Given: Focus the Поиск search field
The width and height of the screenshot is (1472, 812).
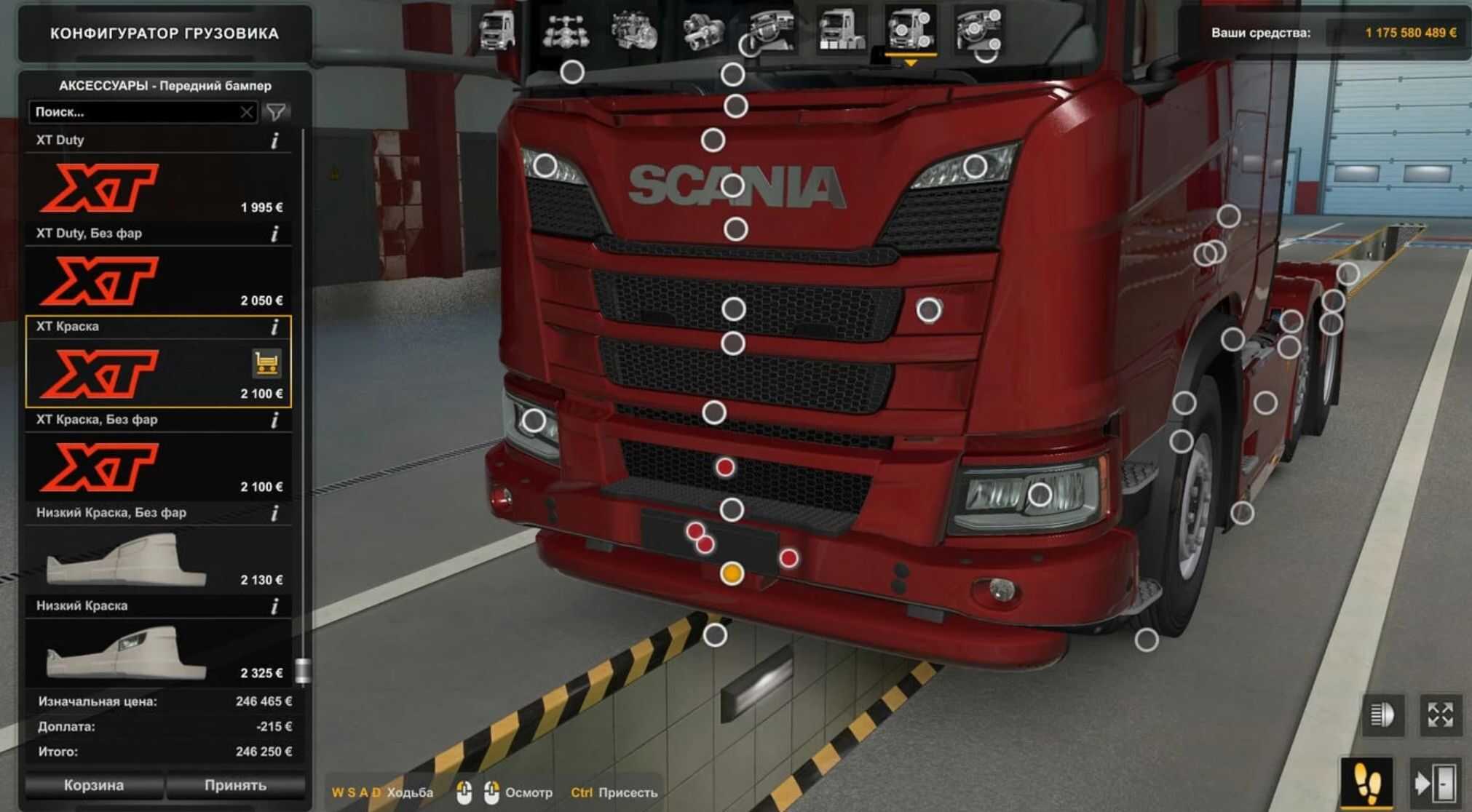Looking at the screenshot, I should tap(135, 112).
